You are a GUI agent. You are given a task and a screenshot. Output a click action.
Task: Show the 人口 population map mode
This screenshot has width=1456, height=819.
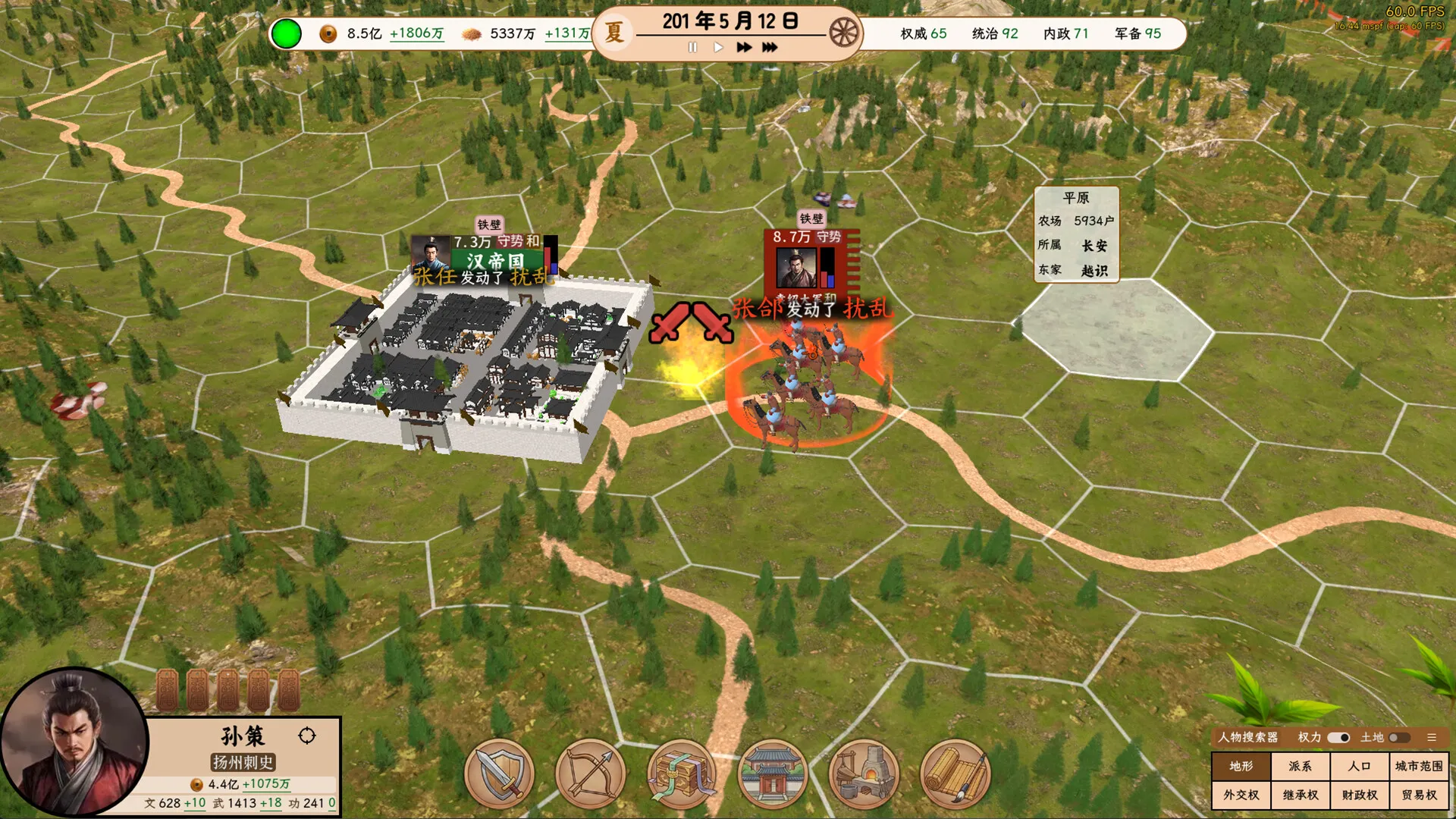click(x=1359, y=766)
